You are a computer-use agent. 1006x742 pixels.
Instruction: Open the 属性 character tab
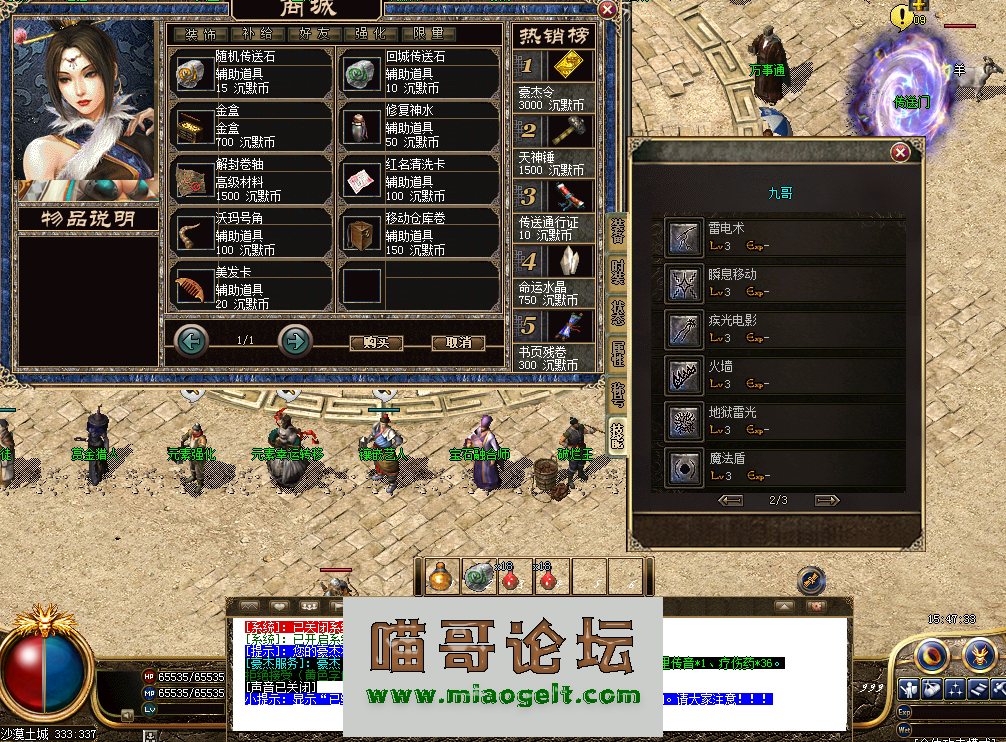point(618,350)
